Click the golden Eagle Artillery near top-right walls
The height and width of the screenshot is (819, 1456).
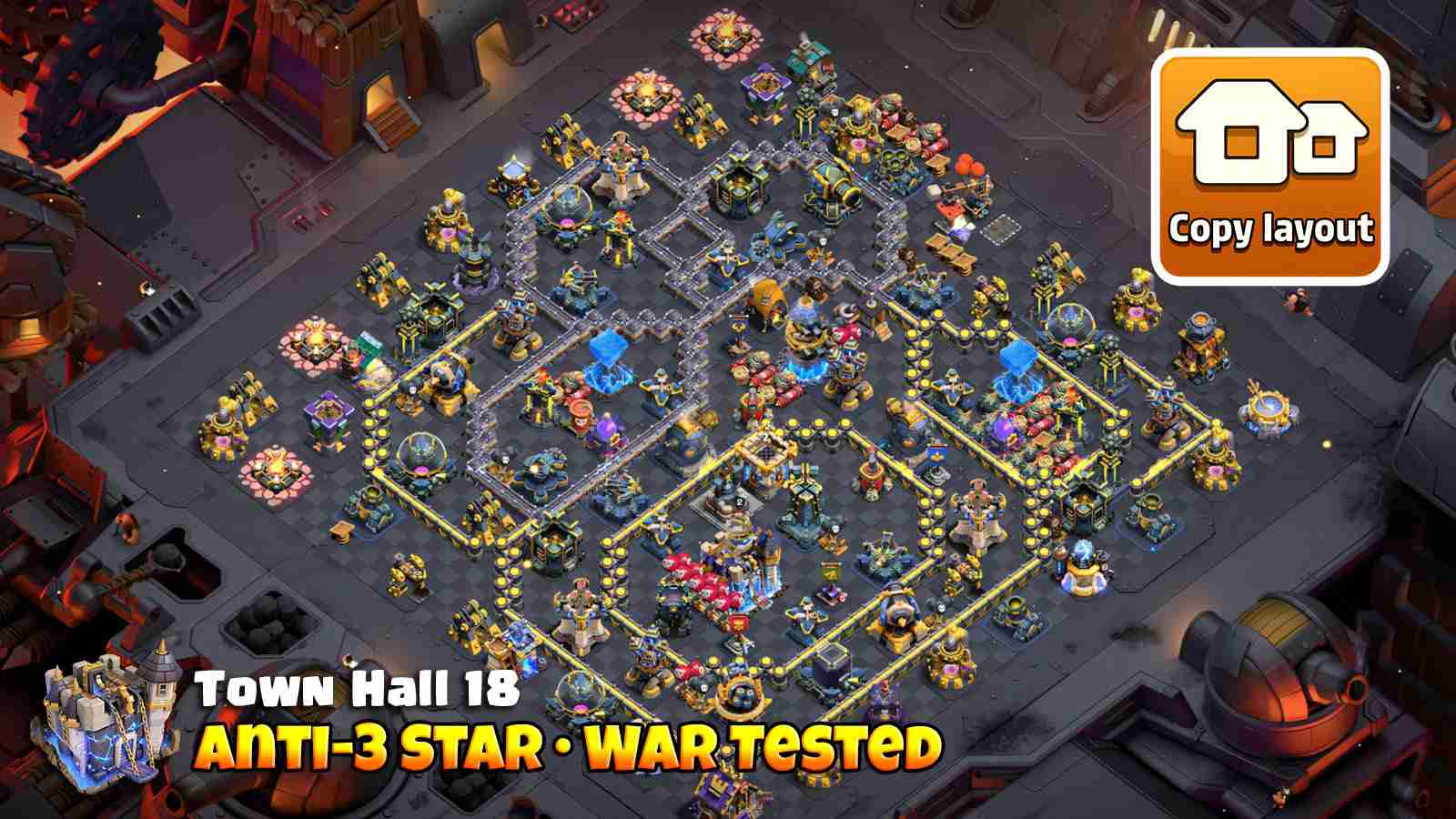pyautogui.click(x=832, y=191)
